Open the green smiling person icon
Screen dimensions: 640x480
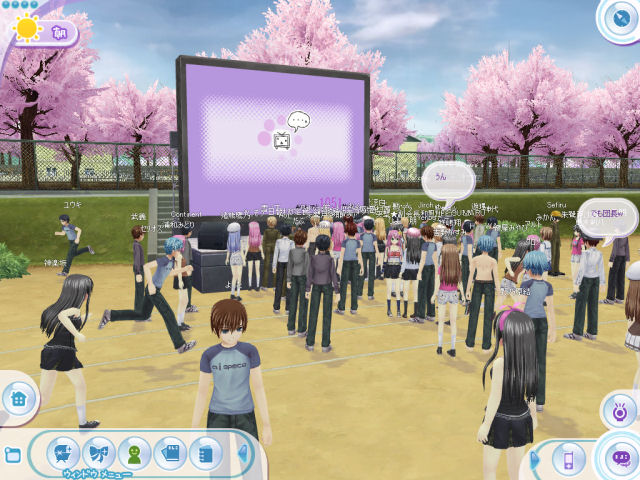135,452
